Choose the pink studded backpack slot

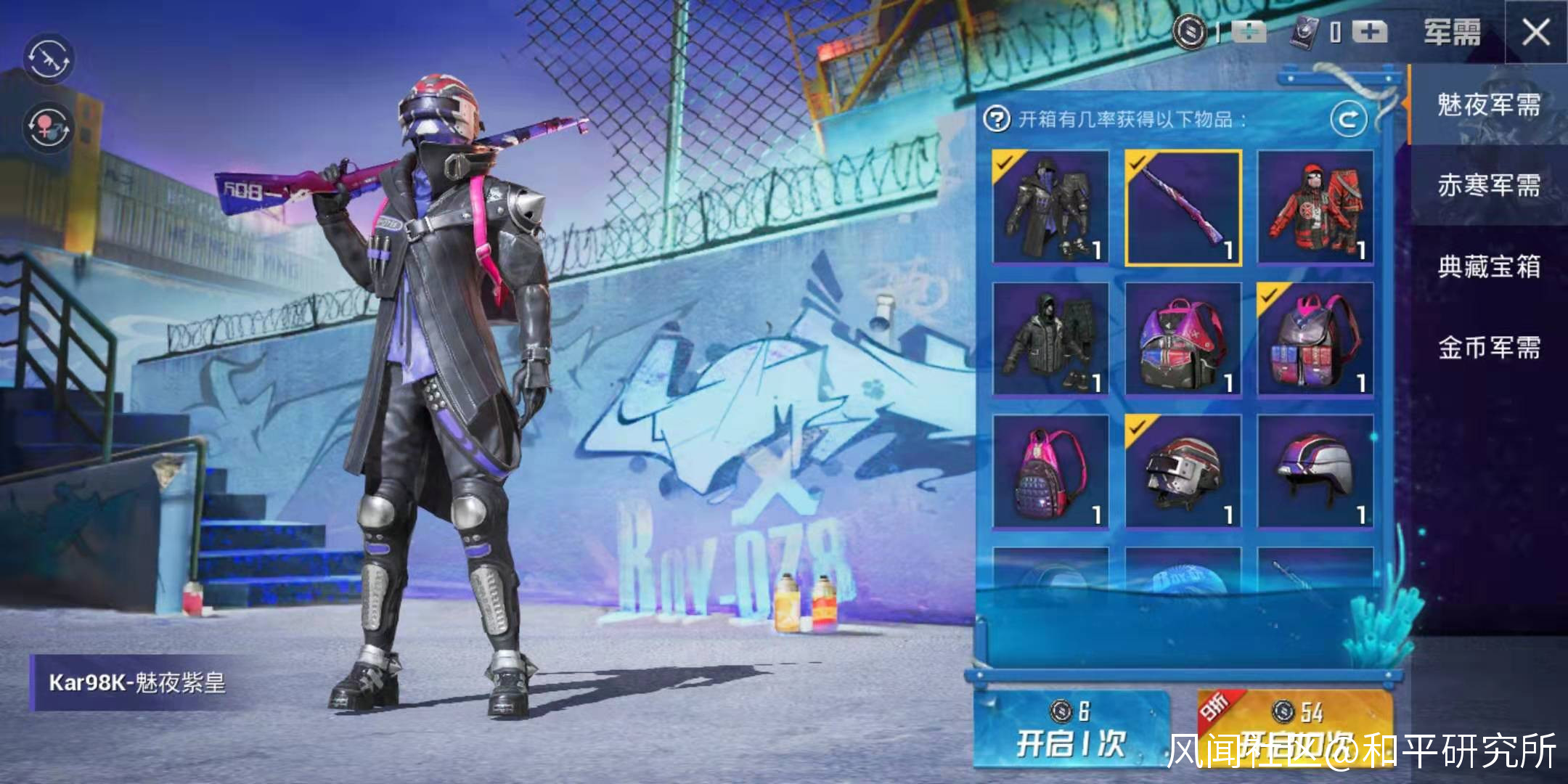(x=1050, y=472)
